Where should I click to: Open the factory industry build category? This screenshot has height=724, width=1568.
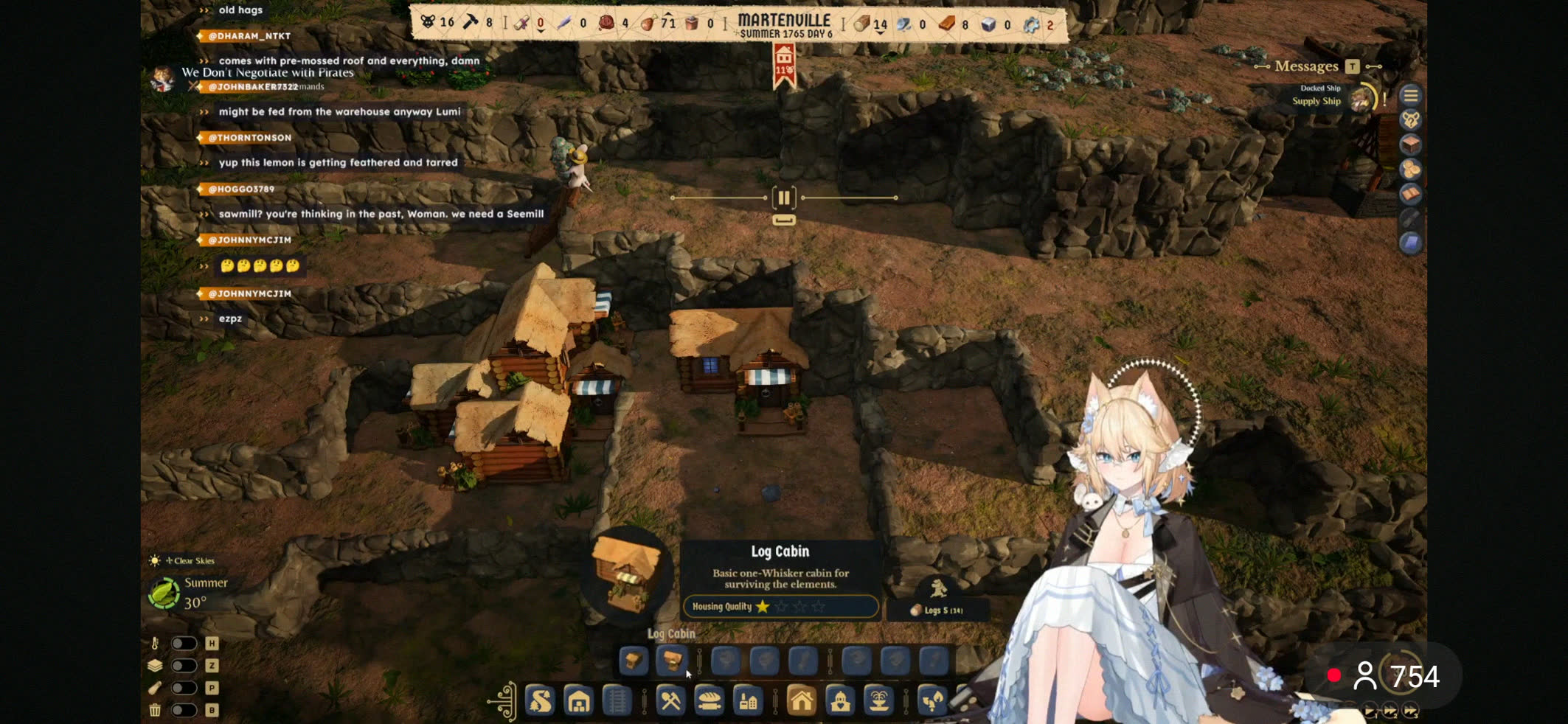coord(748,700)
